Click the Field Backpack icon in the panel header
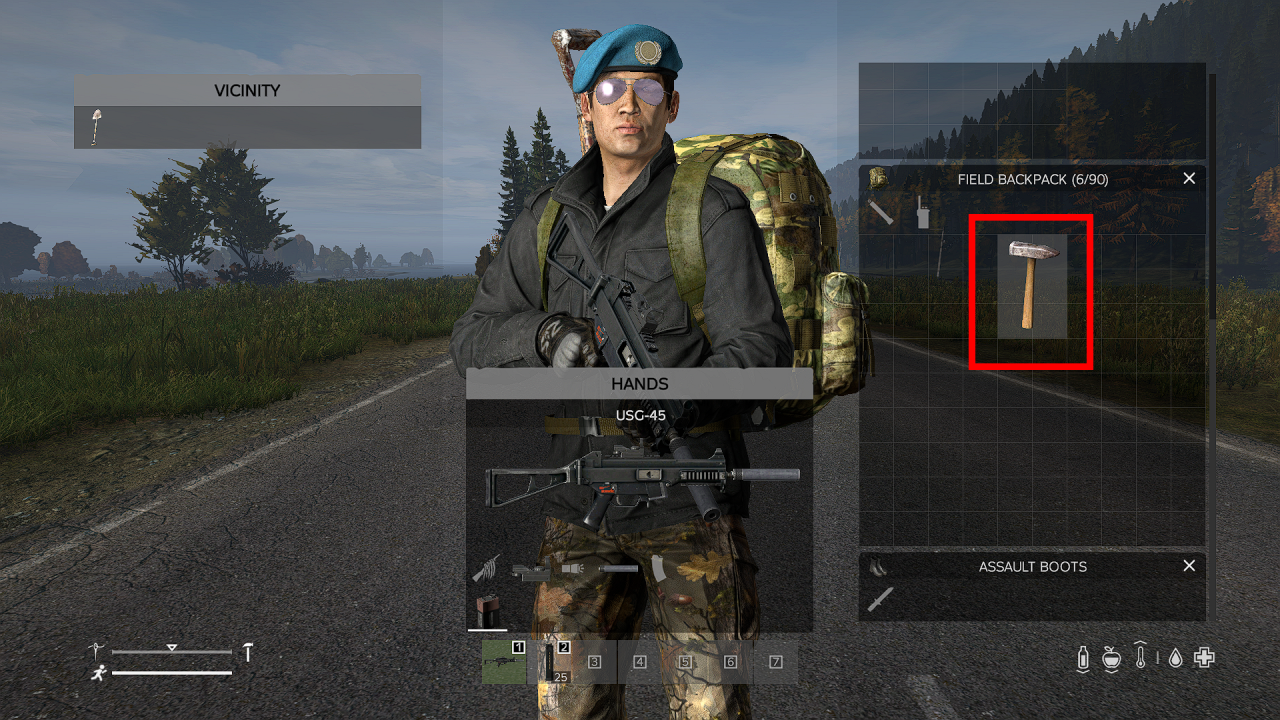Viewport: 1280px width, 720px height. pyautogui.click(x=880, y=179)
